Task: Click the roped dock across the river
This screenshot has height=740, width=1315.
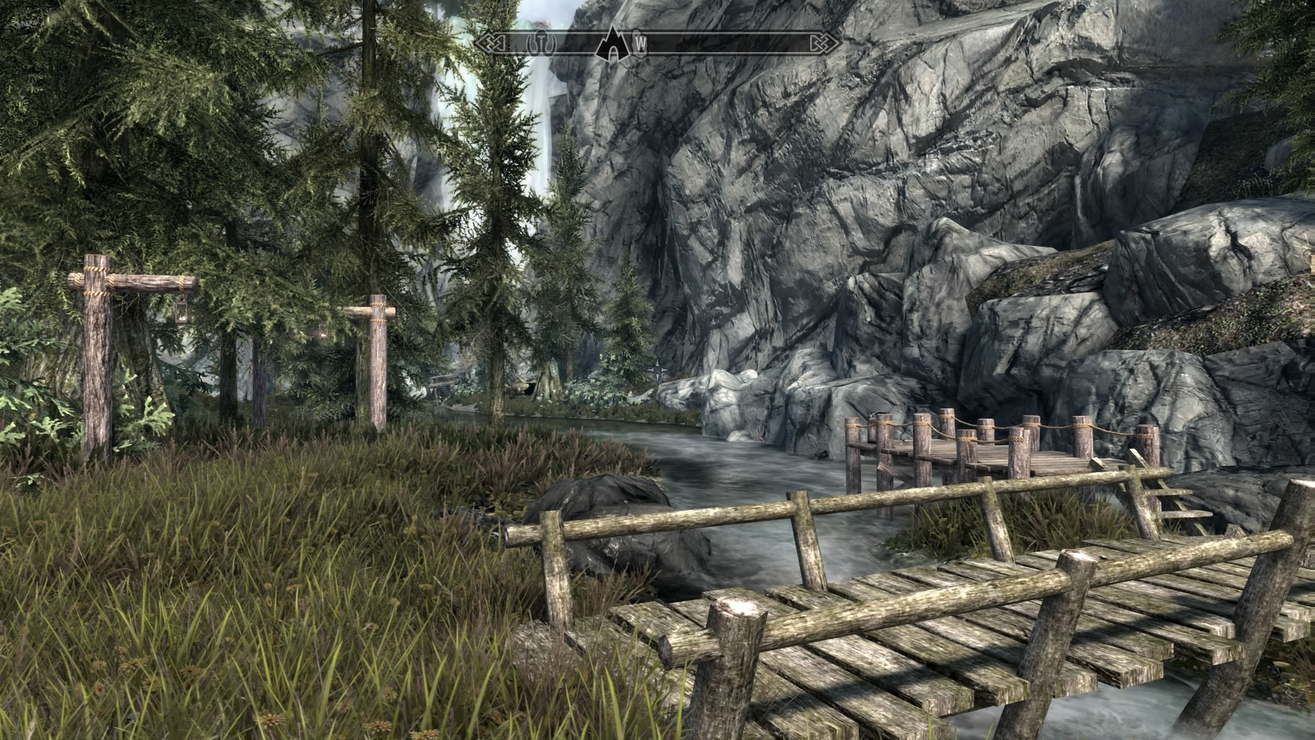Action: tap(980, 445)
